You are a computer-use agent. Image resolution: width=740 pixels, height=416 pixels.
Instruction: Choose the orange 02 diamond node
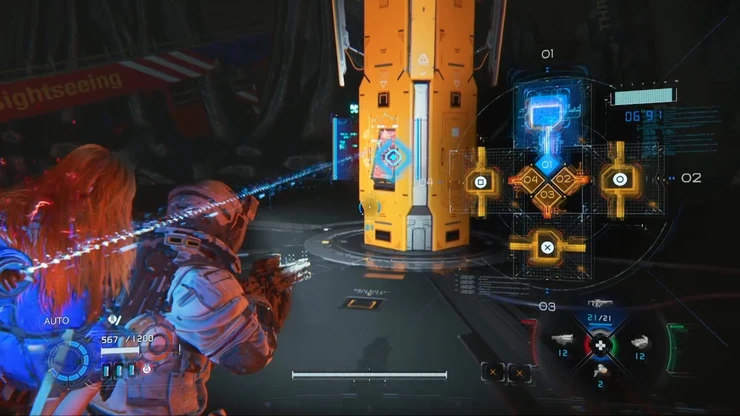click(565, 180)
